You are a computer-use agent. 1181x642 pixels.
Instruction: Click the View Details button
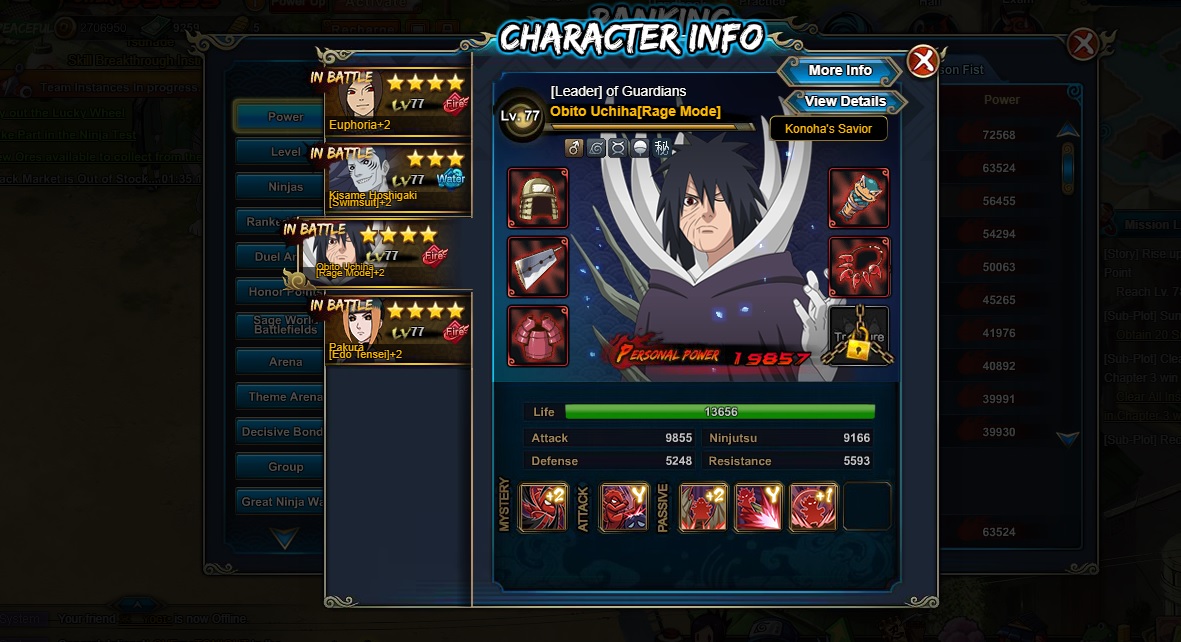(845, 101)
